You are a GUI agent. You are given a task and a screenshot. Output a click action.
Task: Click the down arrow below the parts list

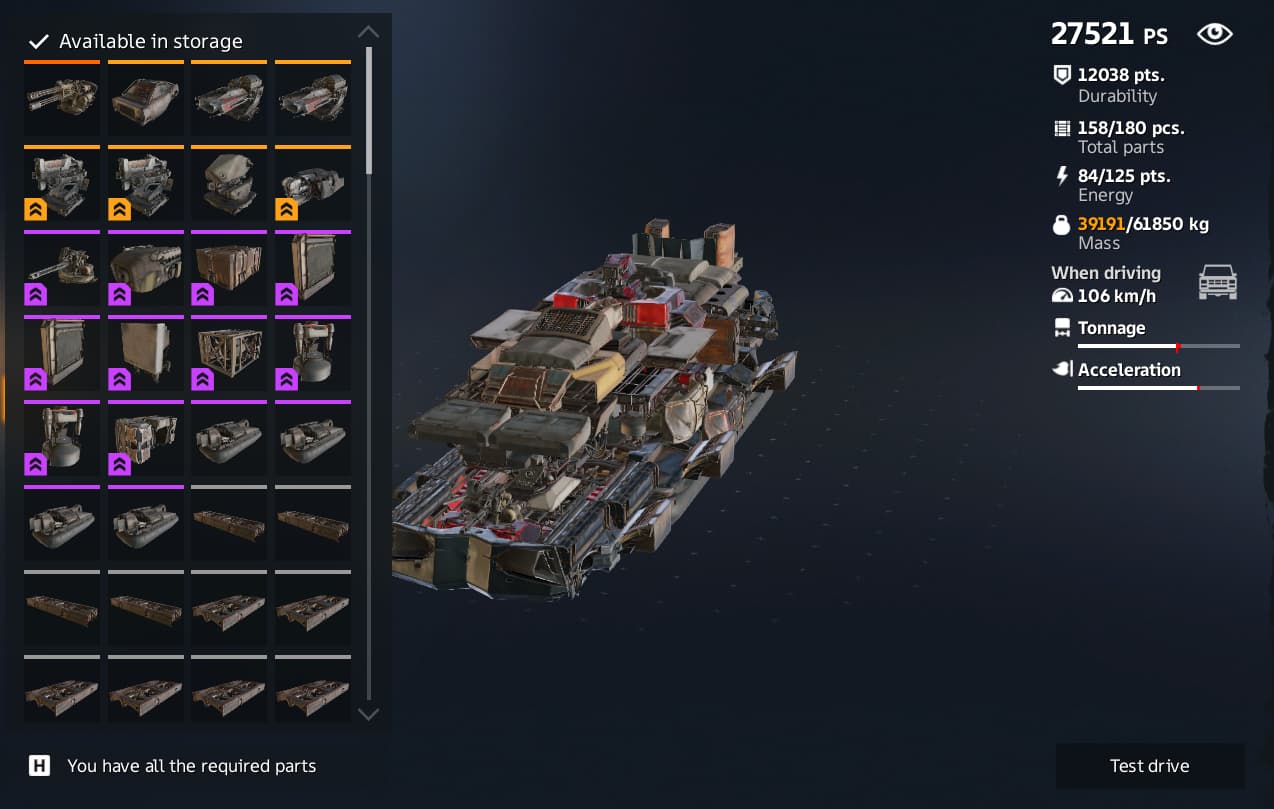coord(368,714)
